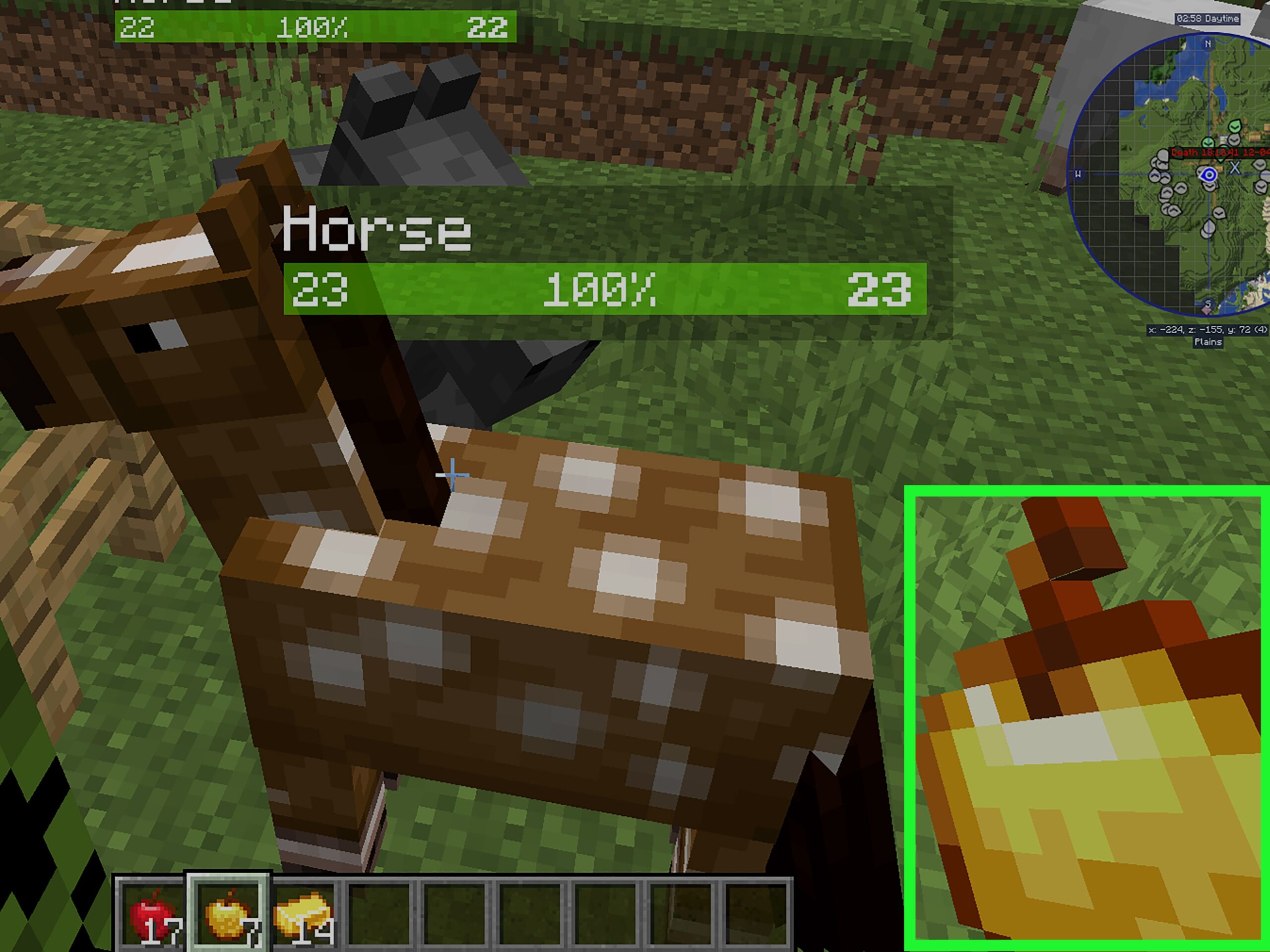Click the 02:58 Daytime clock display
The width and height of the screenshot is (1270, 952).
point(1208,18)
